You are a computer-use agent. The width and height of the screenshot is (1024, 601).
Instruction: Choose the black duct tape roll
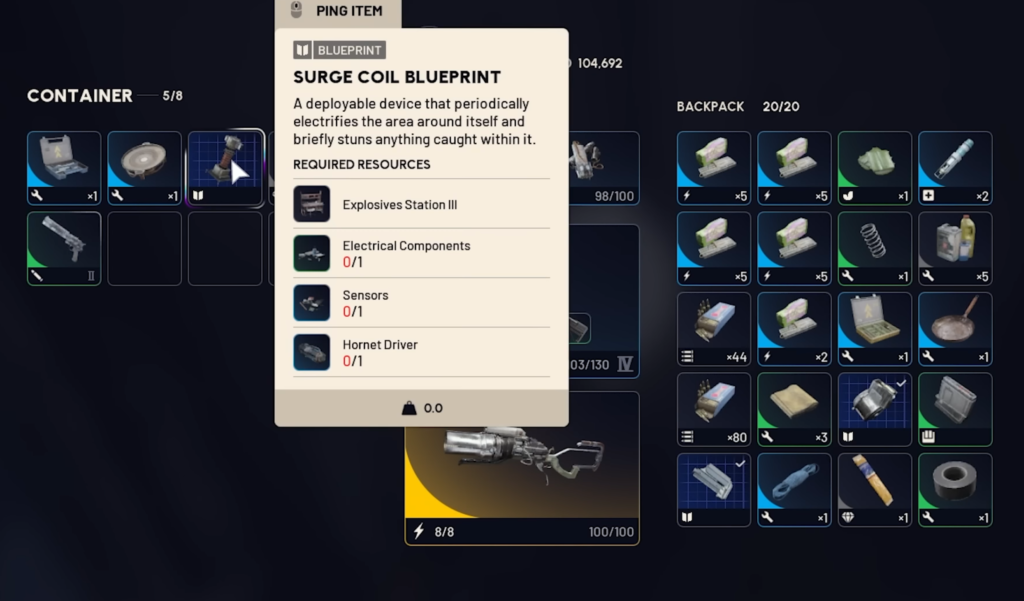[955, 489]
